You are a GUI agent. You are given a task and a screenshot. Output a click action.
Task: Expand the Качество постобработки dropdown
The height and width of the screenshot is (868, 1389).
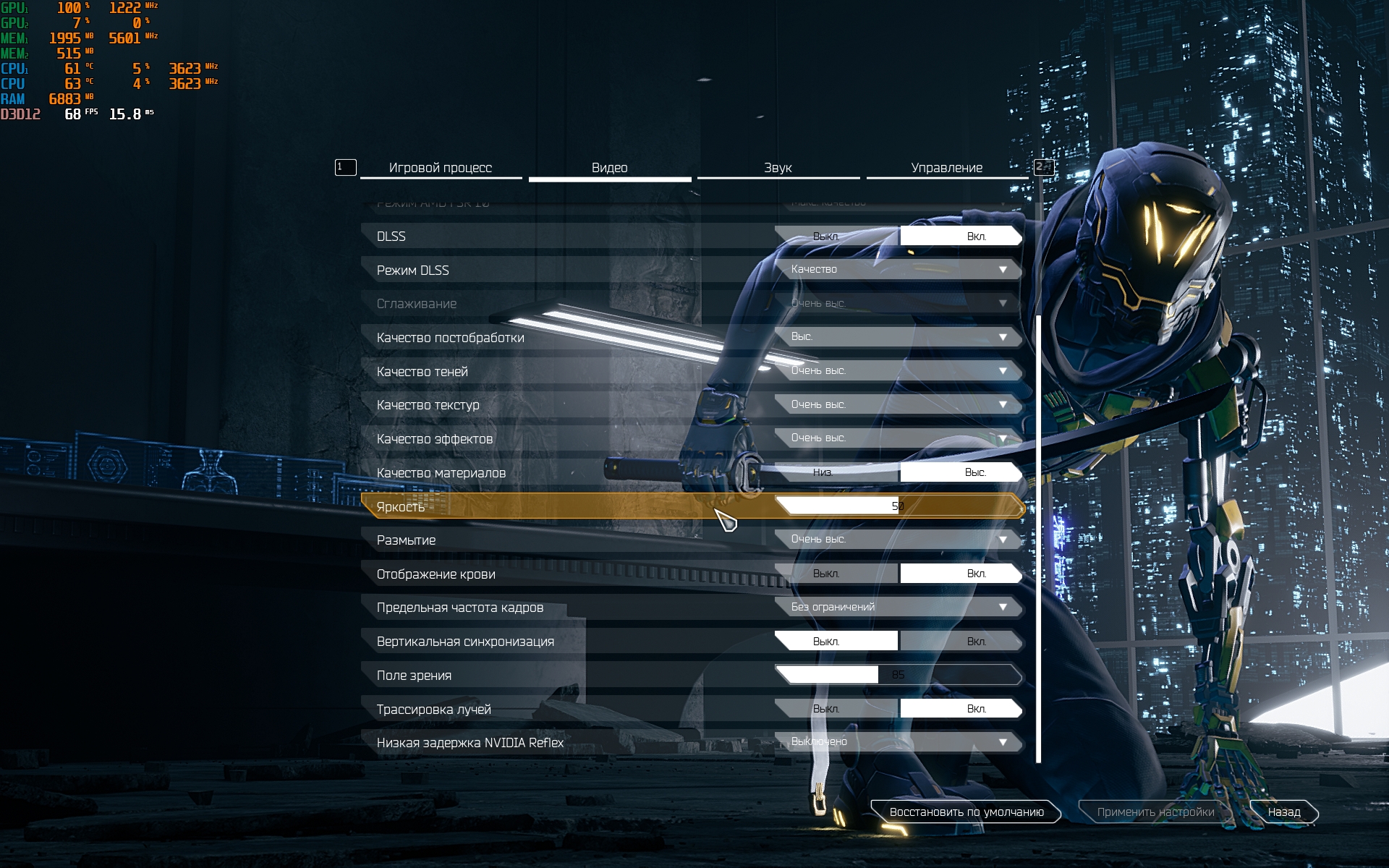coord(898,337)
